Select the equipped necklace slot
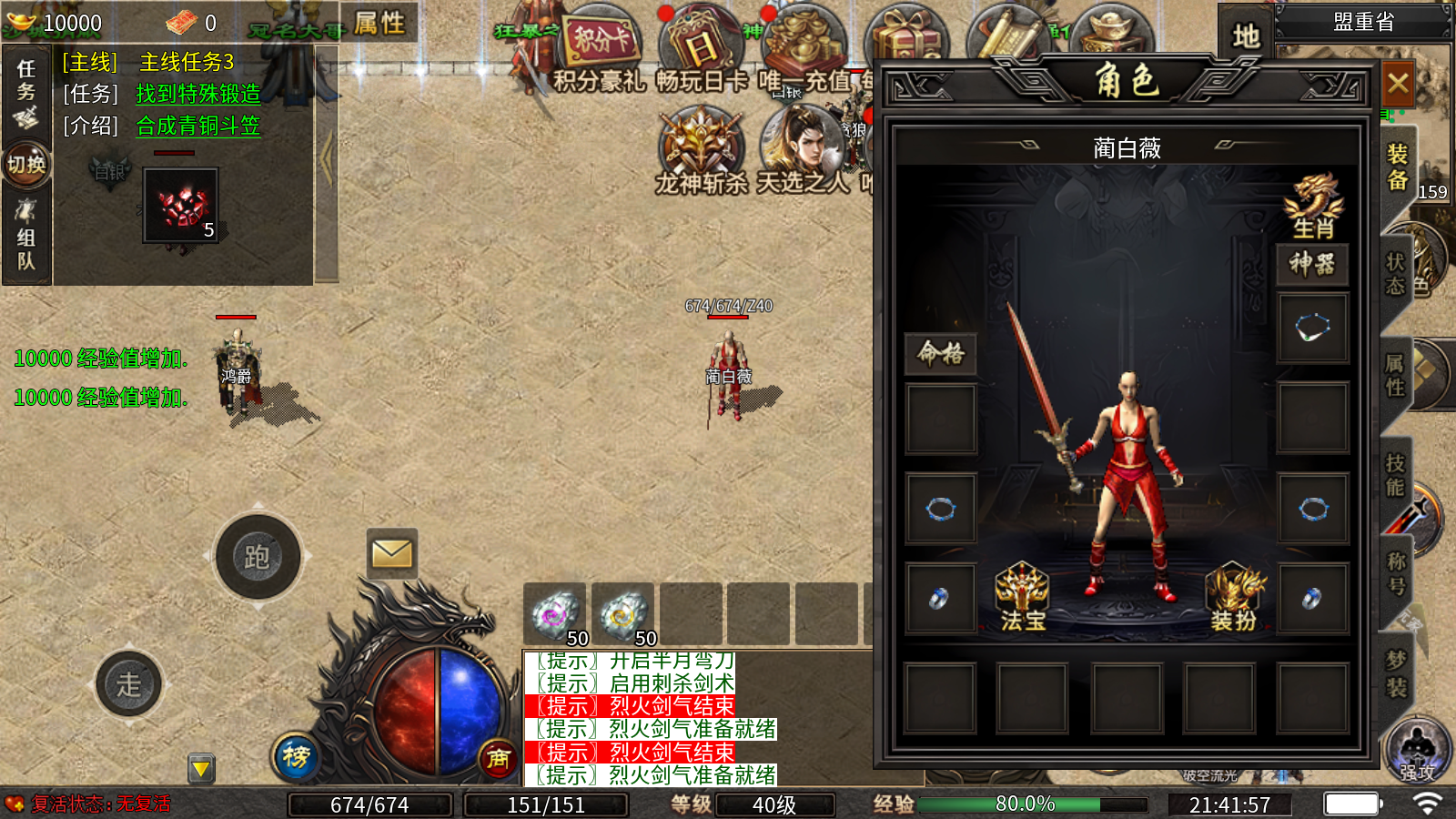 coord(1312,328)
